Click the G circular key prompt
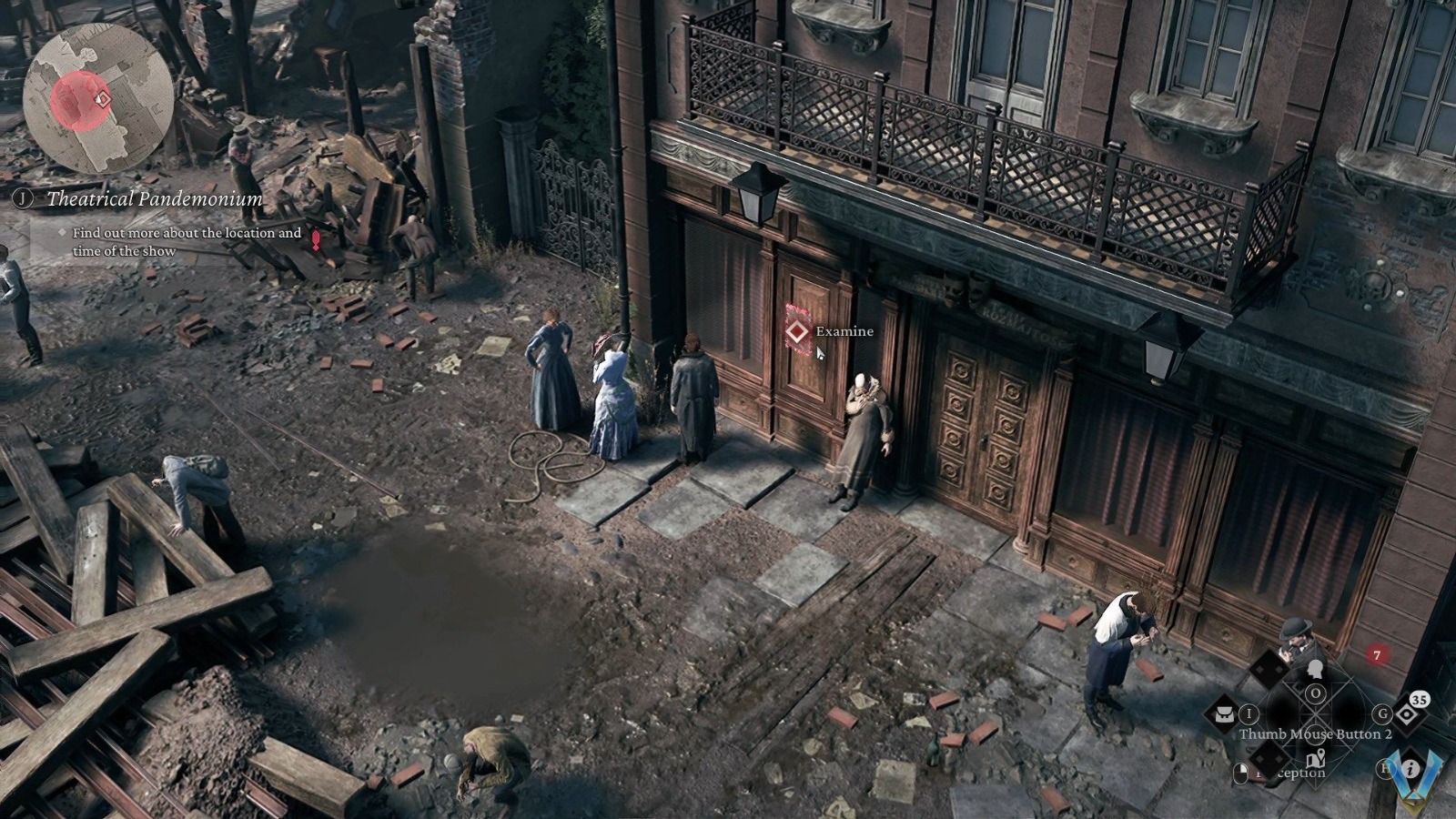This screenshot has height=819, width=1456. (x=1382, y=715)
